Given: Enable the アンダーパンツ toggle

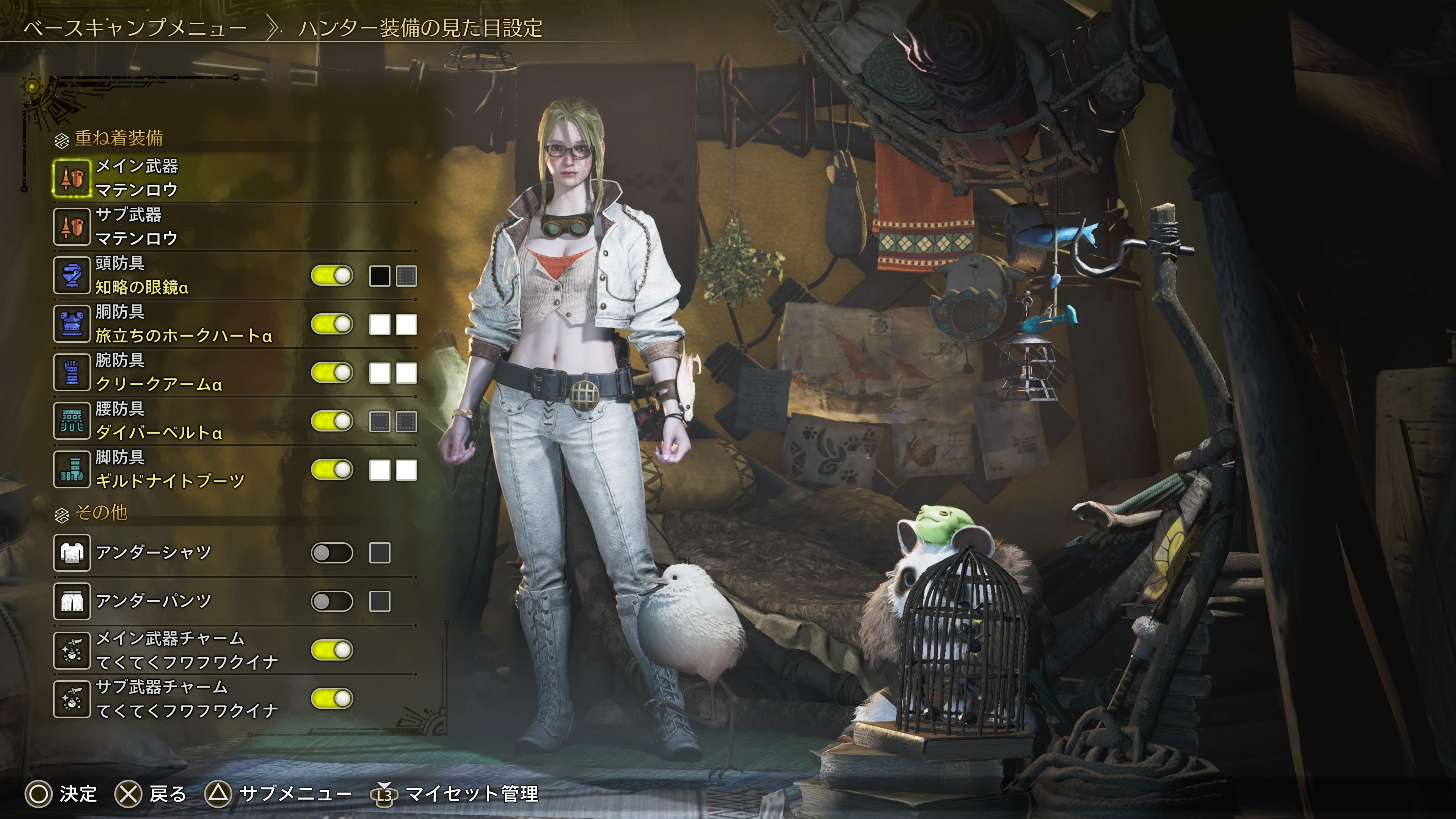Looking at the screenshot, I should click(x=333, y=601).
